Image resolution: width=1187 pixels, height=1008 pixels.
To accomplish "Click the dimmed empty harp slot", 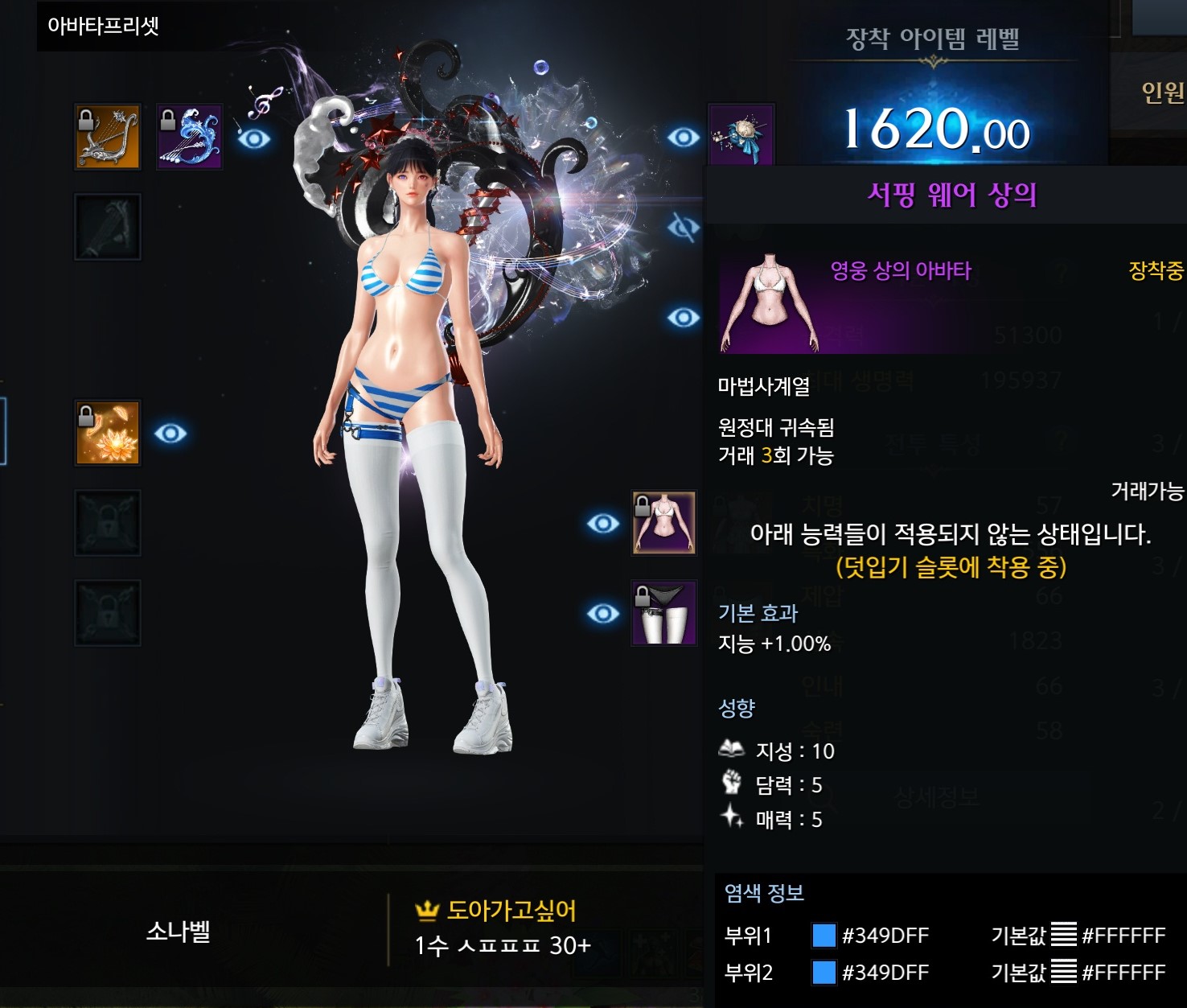I will (x=108, y=227).
